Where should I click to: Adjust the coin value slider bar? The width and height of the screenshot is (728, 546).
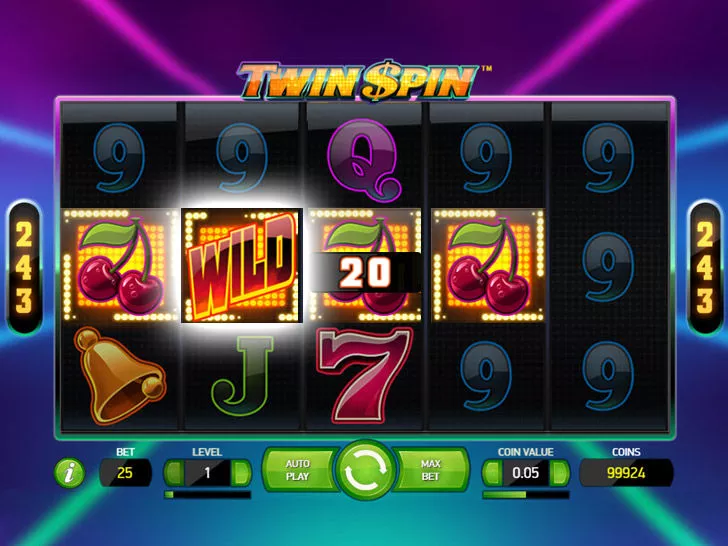525,494
